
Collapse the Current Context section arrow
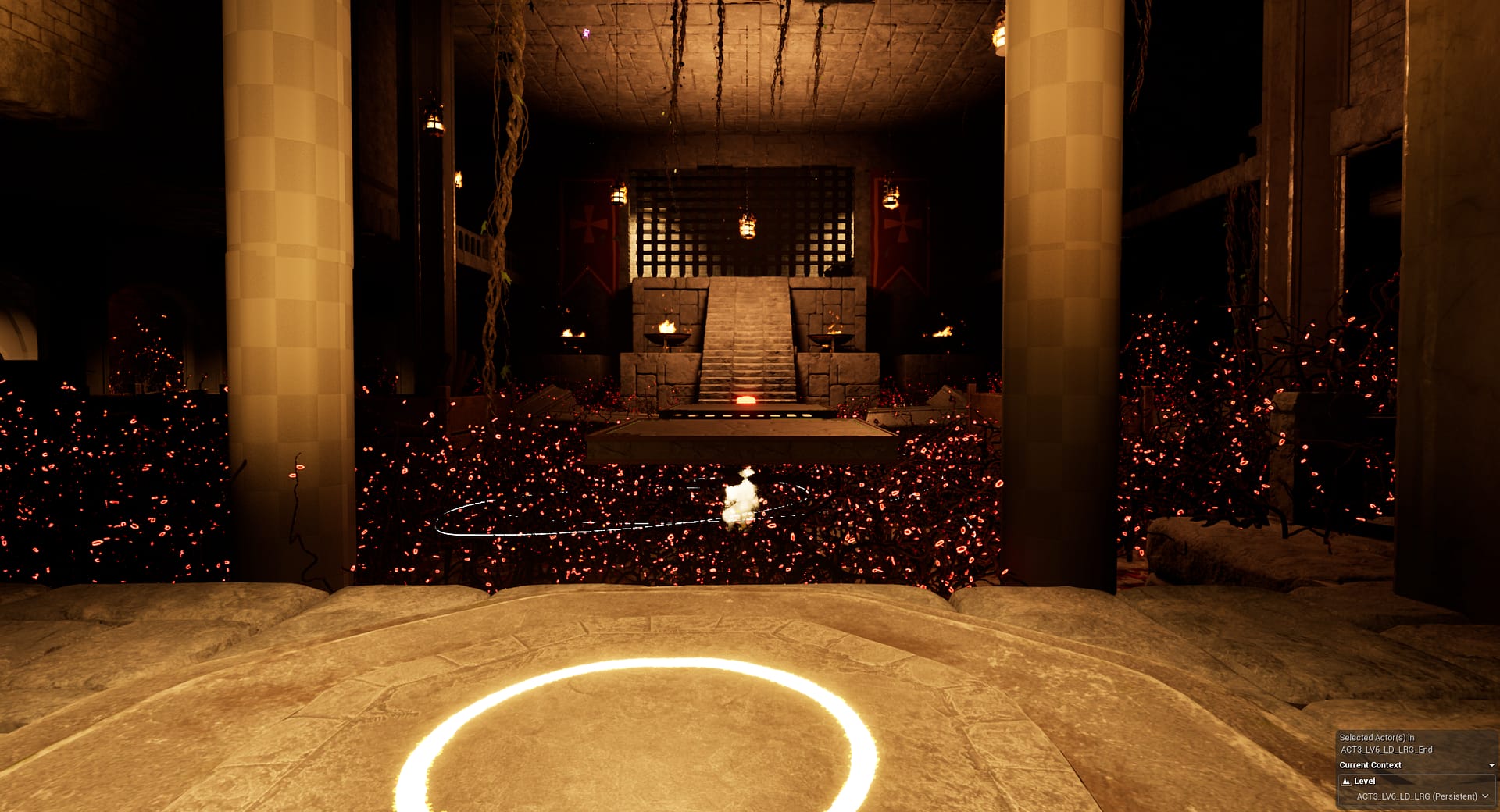coord(1491,765)
